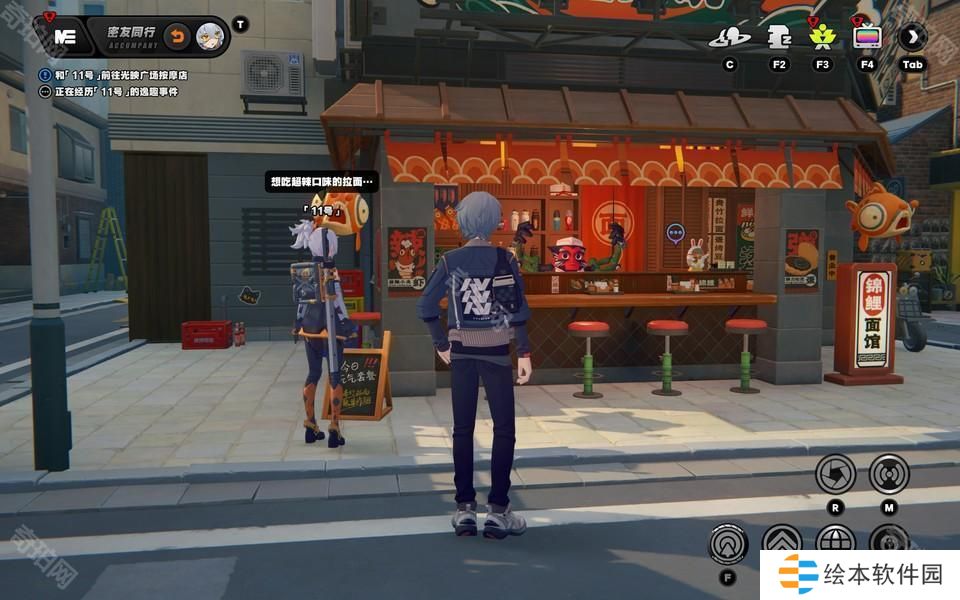
Task: Tap the double chevron sprint button
Action: (782, 543)
